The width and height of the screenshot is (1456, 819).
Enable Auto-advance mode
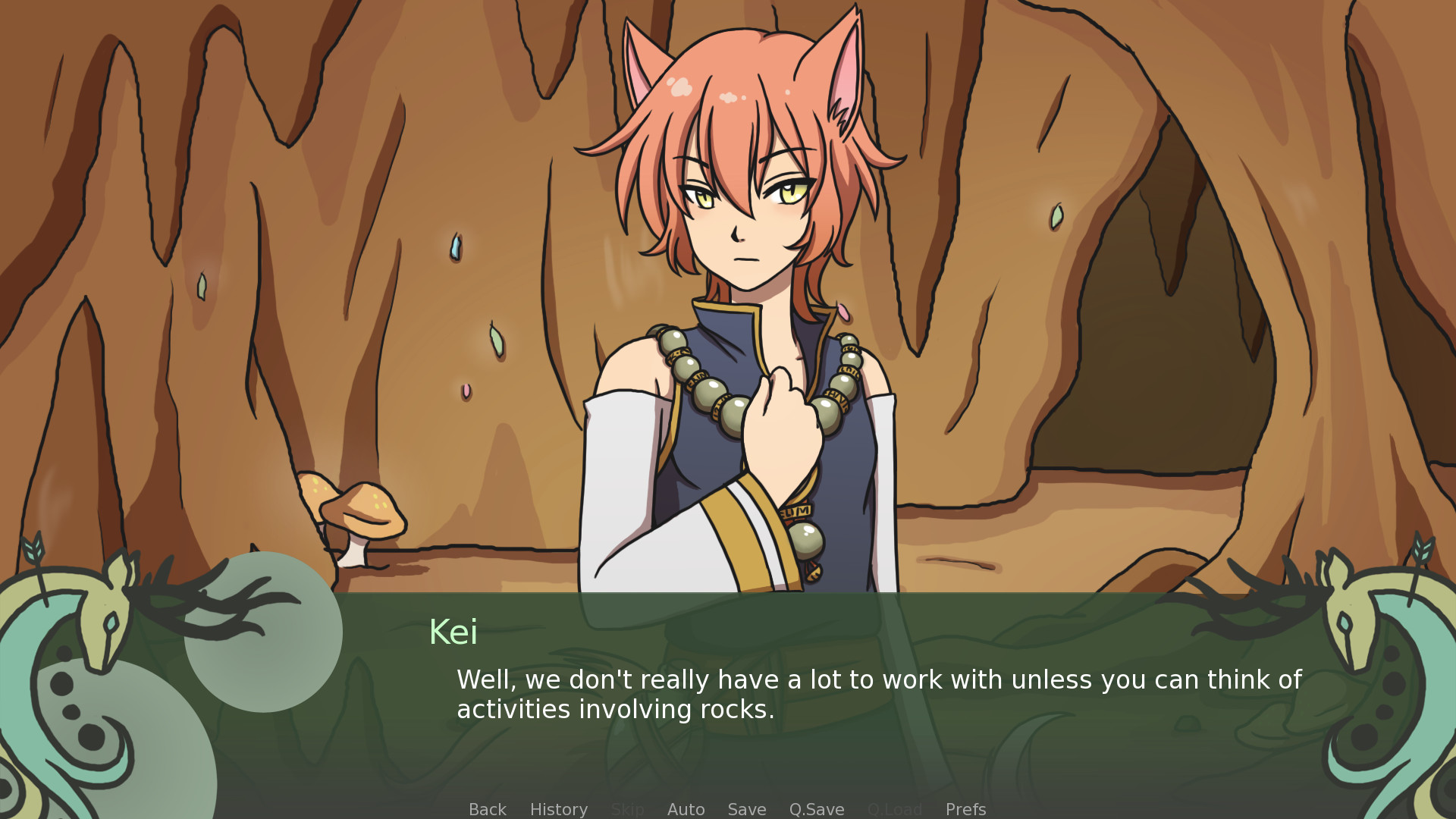click(x=686, y=809)
